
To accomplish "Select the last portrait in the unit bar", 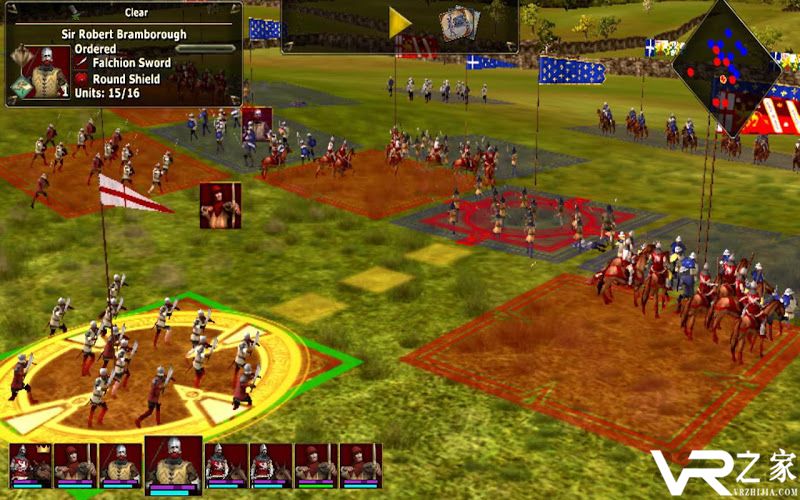I will point(360,465).
